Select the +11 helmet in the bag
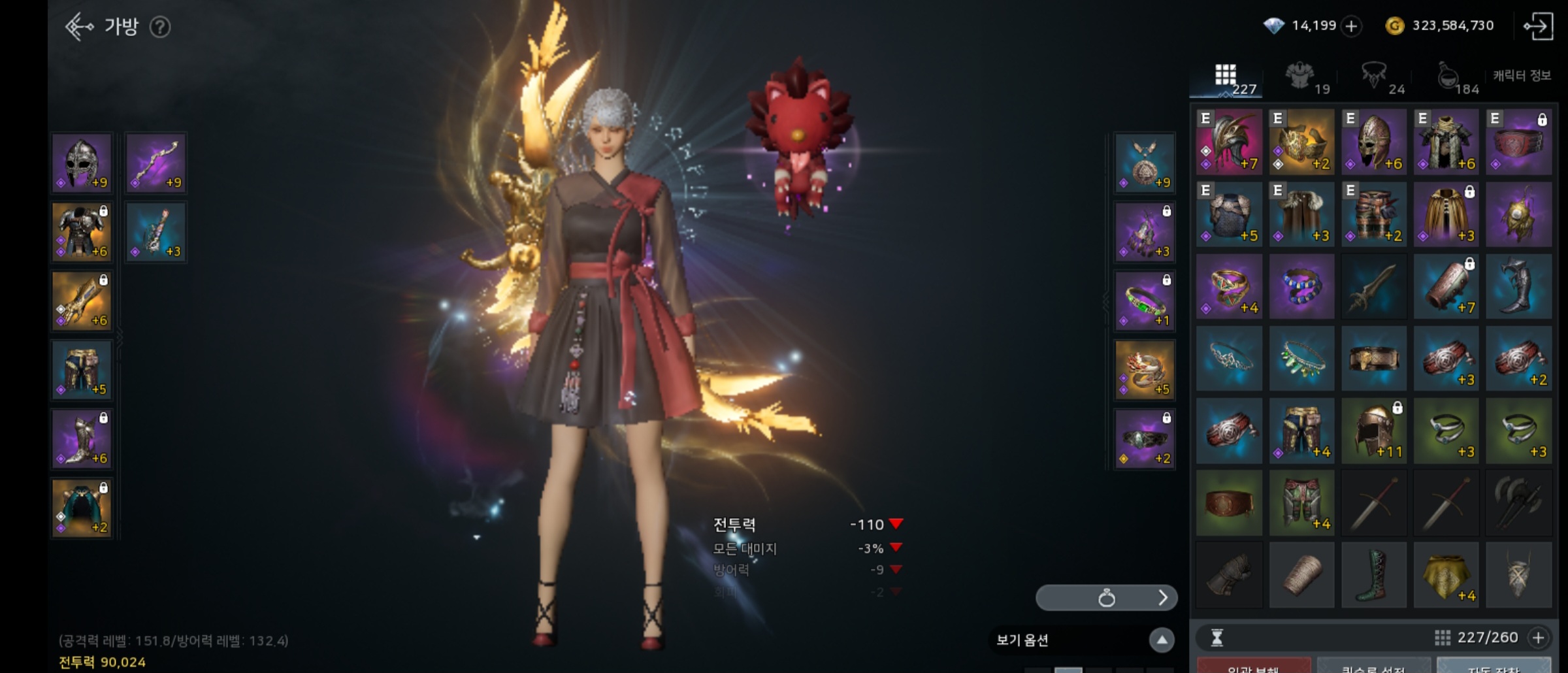Viewport: 1568px width, 673px height. tap(1374, 431)
